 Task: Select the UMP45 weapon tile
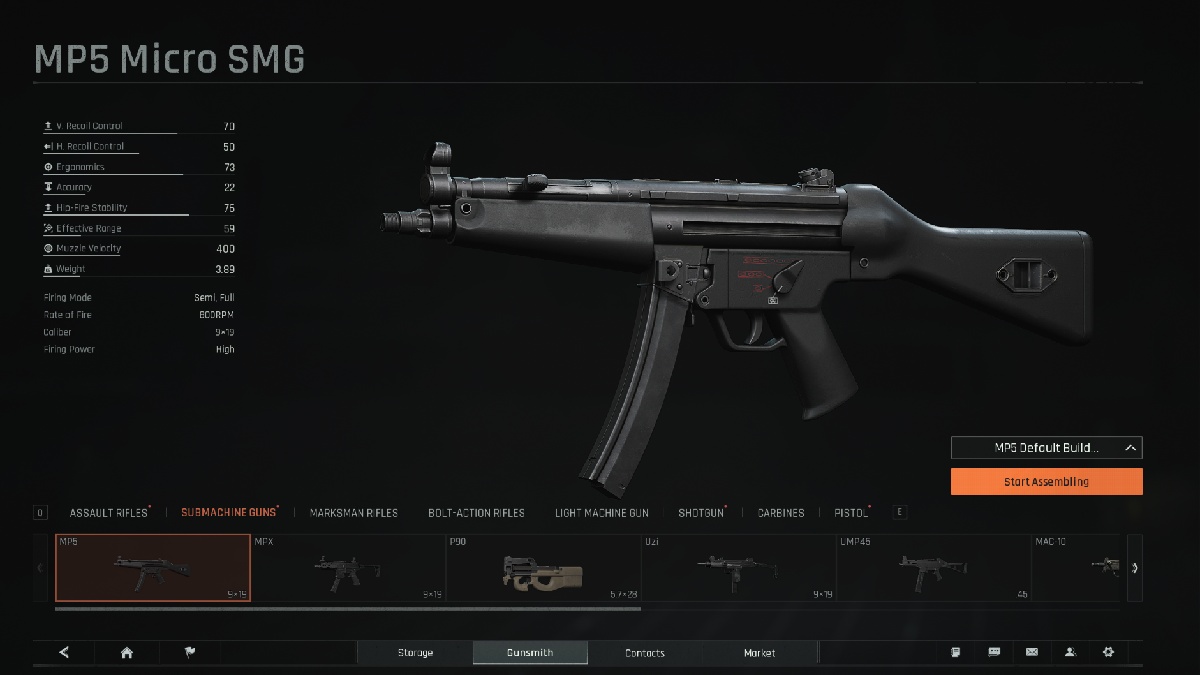tap(933, 568)
